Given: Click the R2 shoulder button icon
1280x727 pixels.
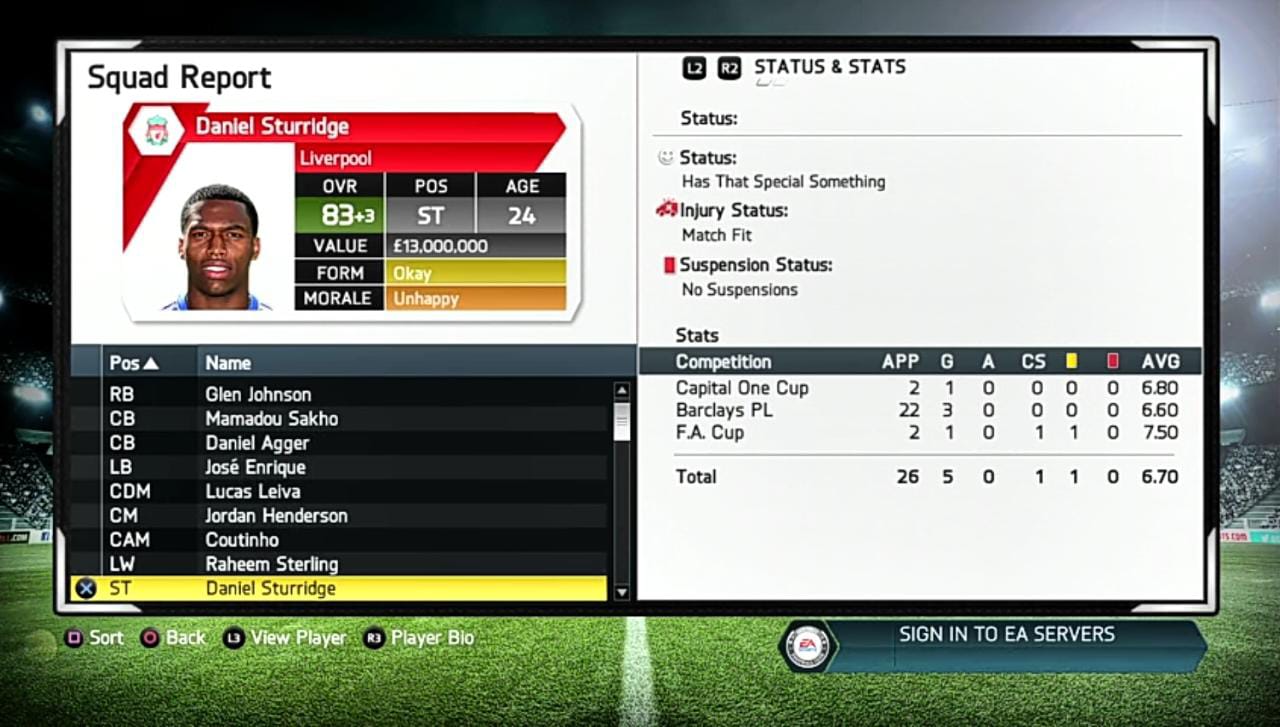Looking at the screenshot, I should 728,68.
